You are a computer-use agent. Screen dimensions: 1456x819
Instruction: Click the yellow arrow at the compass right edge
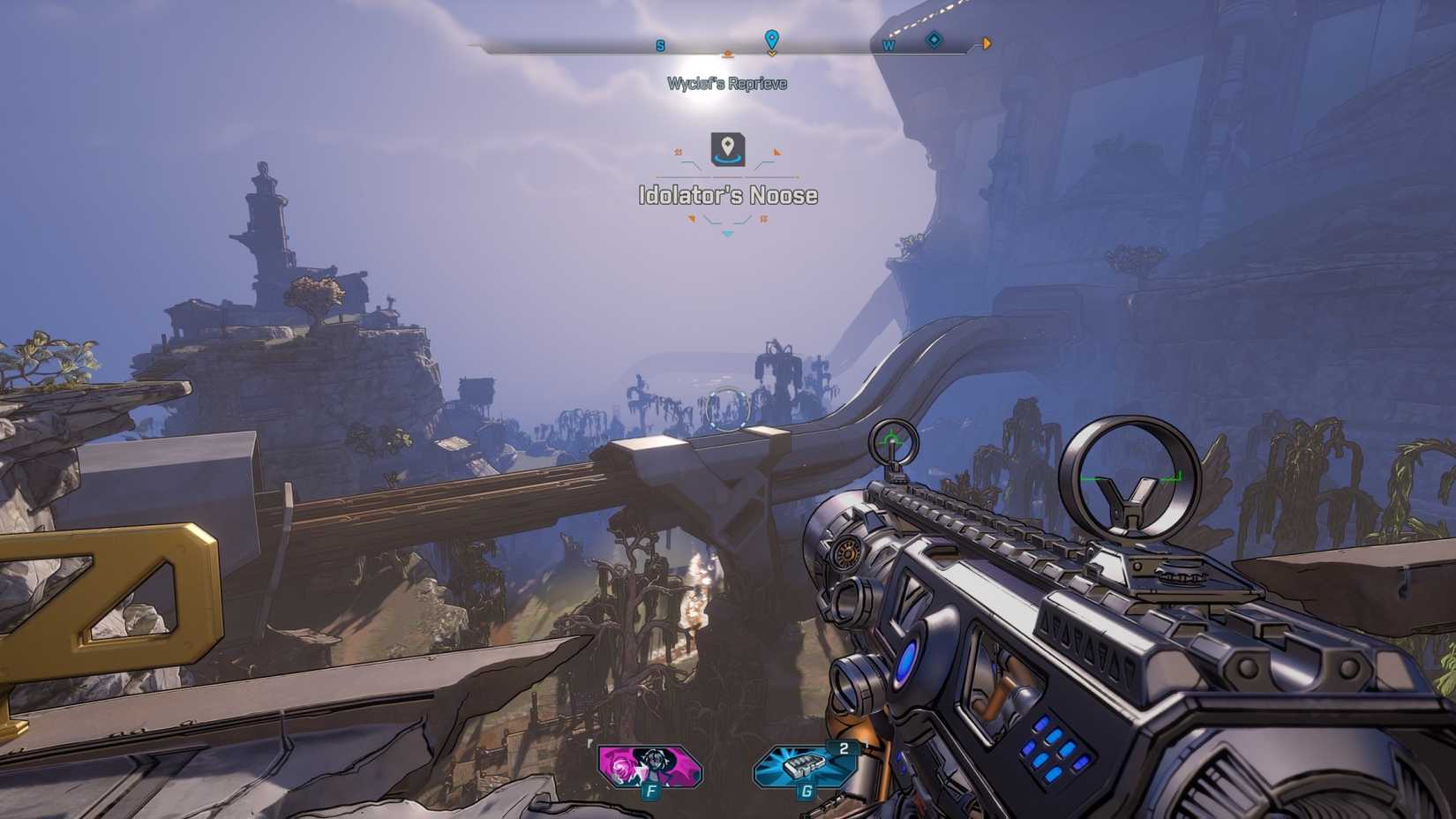pyautogui.click(x=986, y=42)
